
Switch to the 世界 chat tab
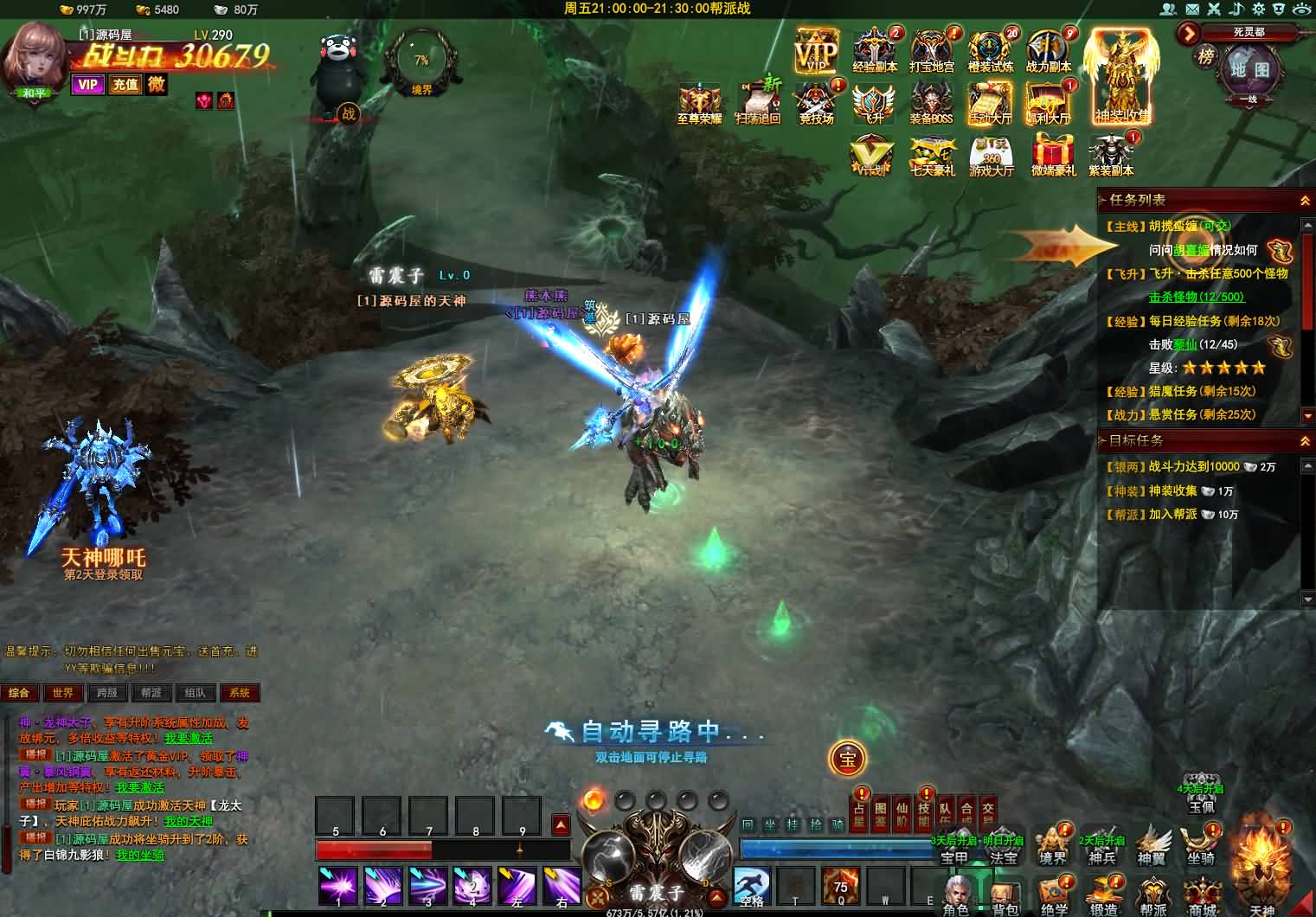click(63, 693)
